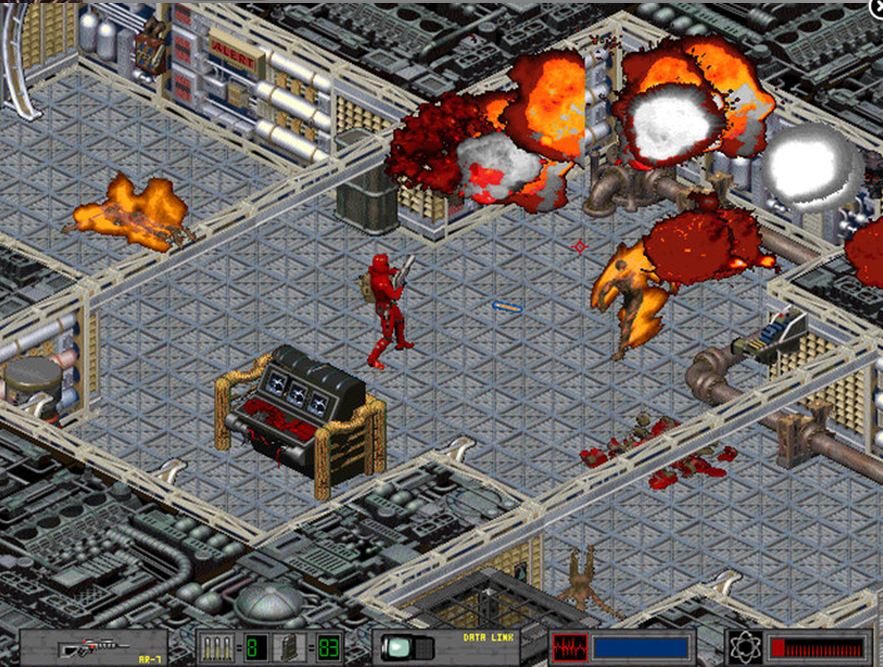The height and width of the screenshot is (667, 883).
Task: Click the red heartbeat health monitor icon
Action: pyautogui.click(x=569, y=647)
